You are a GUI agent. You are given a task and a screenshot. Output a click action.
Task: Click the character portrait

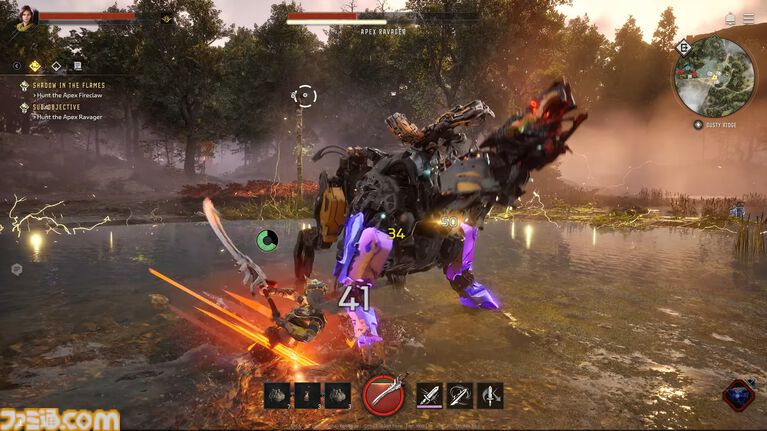coord(24,18)
